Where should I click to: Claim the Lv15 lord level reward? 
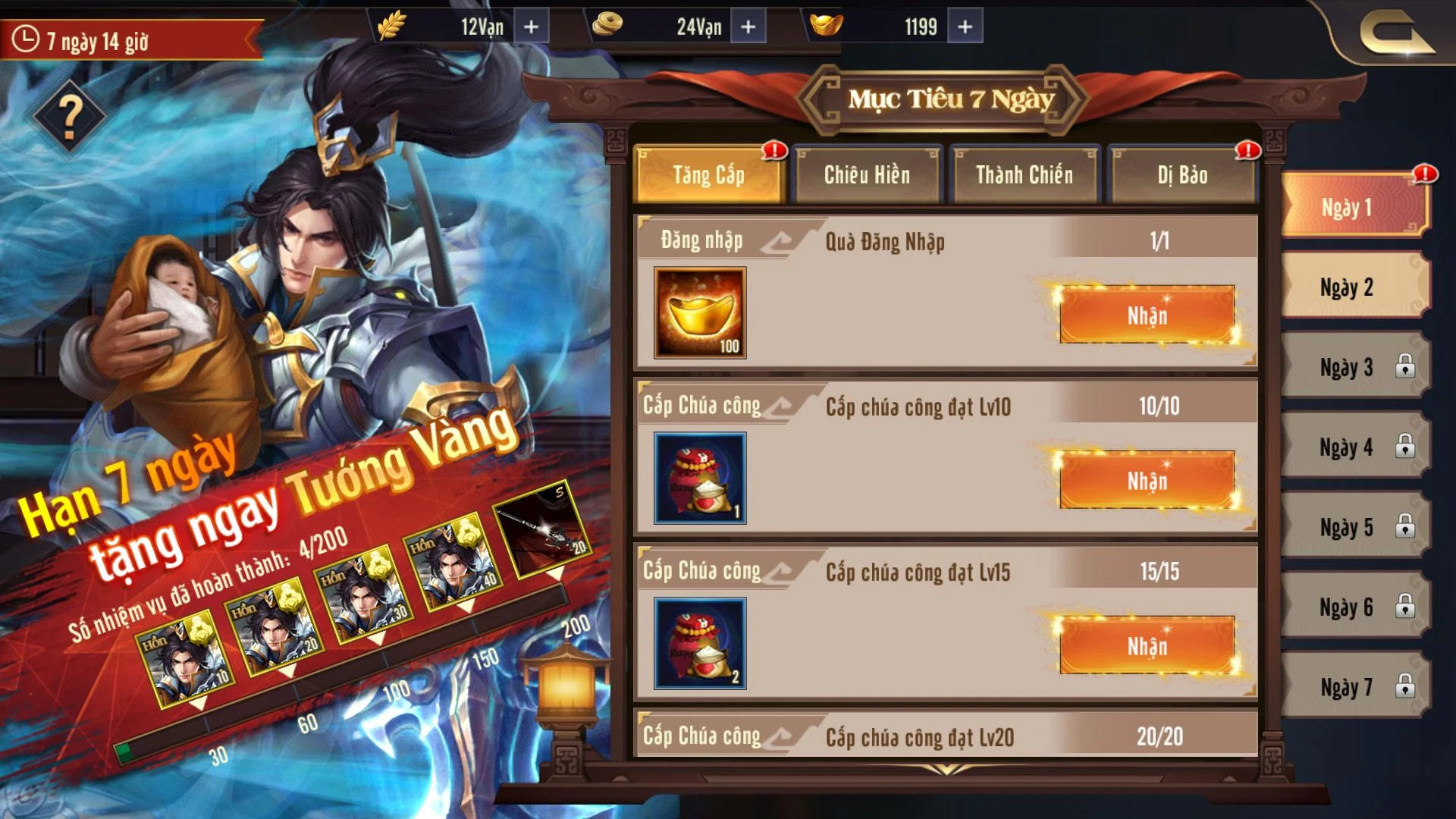[x=1147, y=645]
